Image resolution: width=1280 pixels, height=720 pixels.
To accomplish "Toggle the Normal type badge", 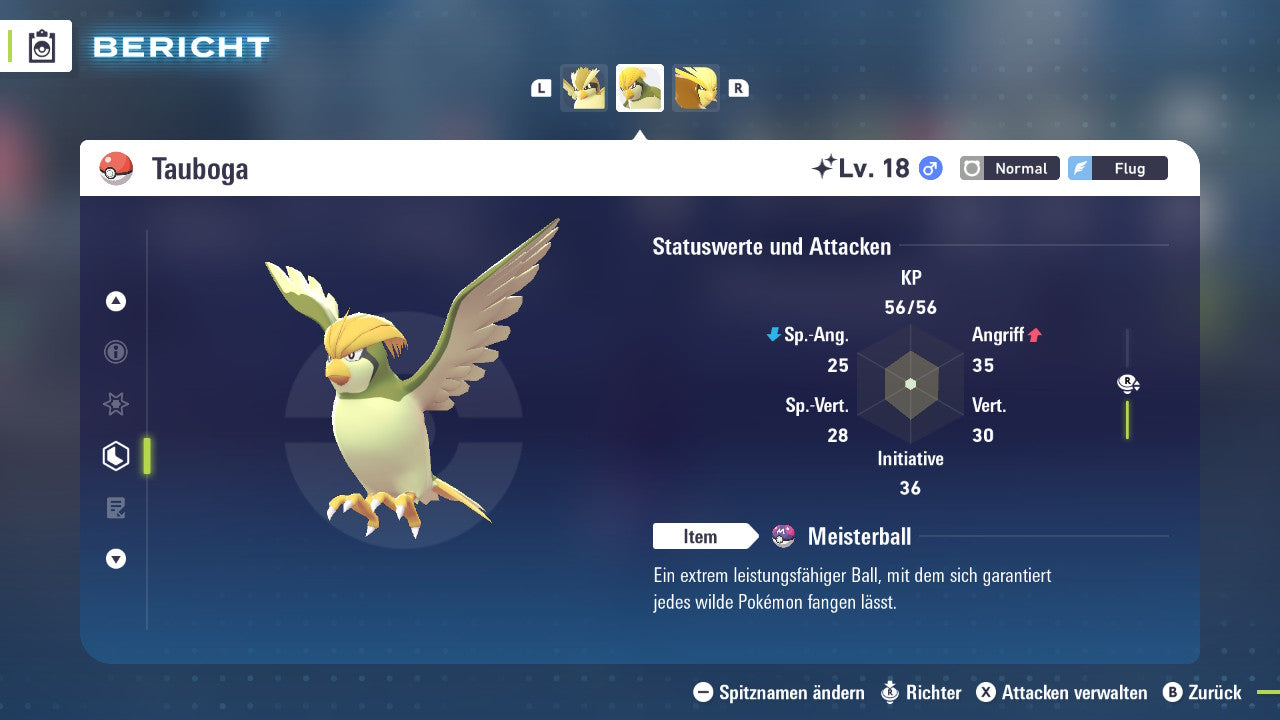I will (1009, 168).
